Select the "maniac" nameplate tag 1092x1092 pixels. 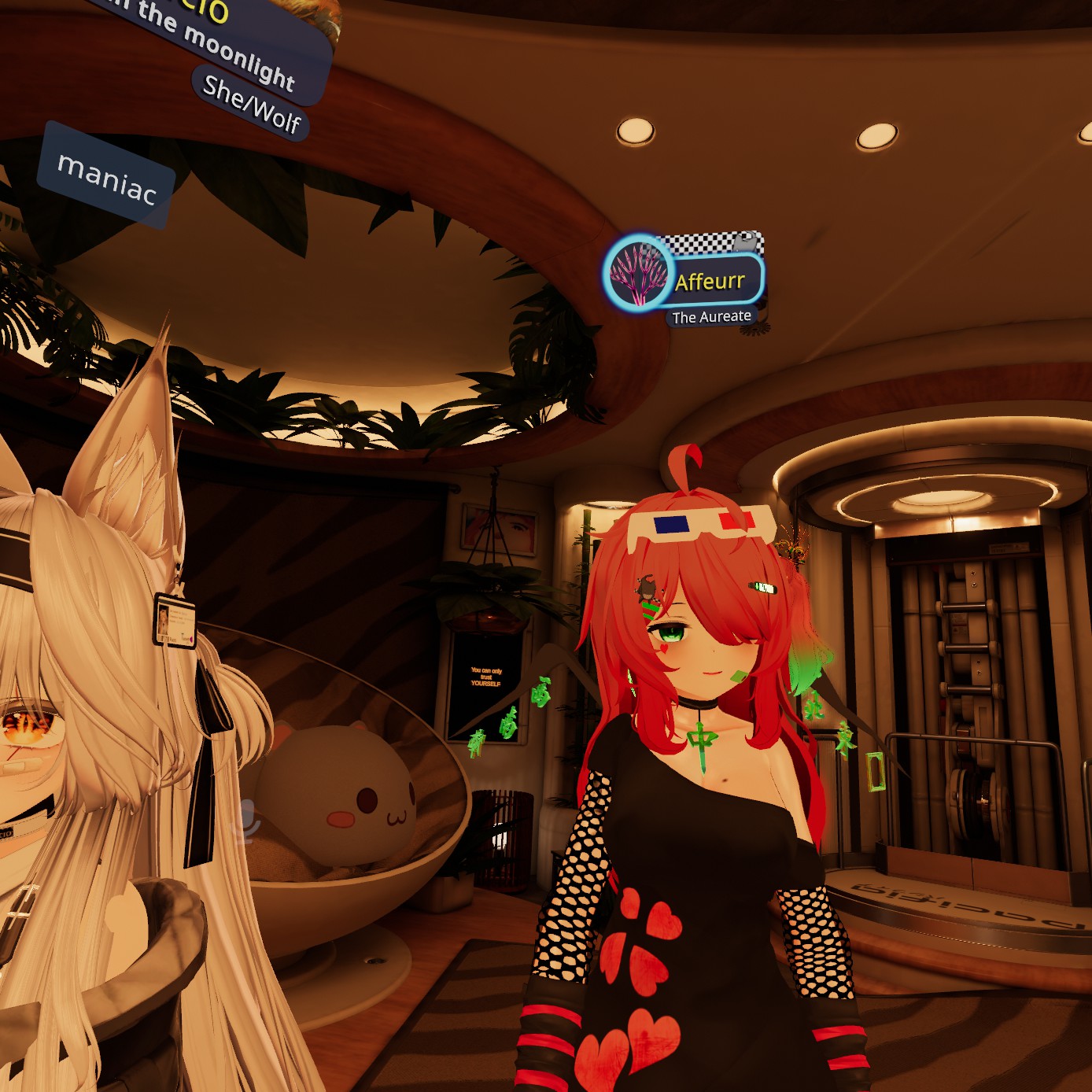[x=107, y=177]
